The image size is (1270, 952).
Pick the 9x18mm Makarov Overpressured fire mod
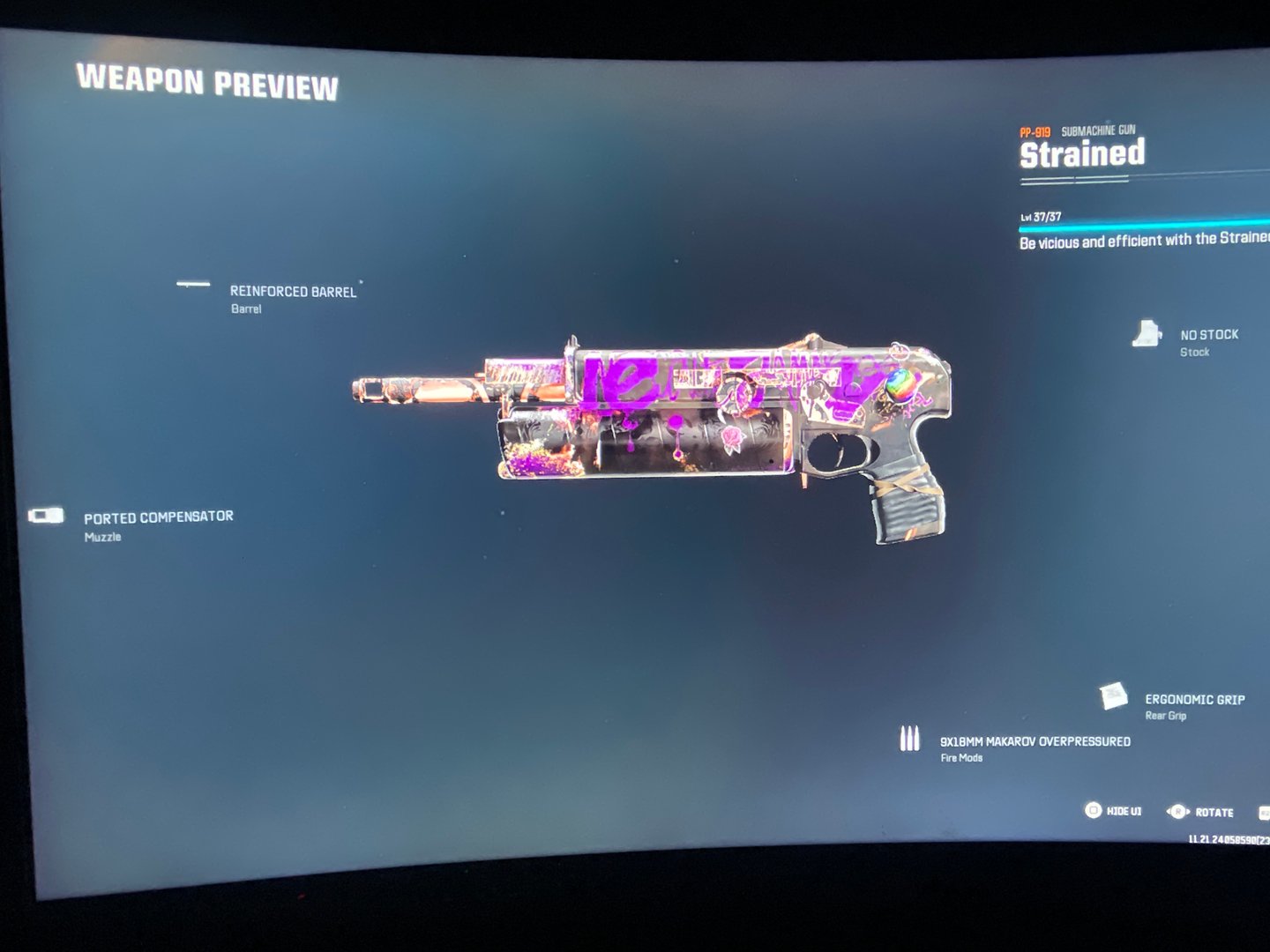1035,742
